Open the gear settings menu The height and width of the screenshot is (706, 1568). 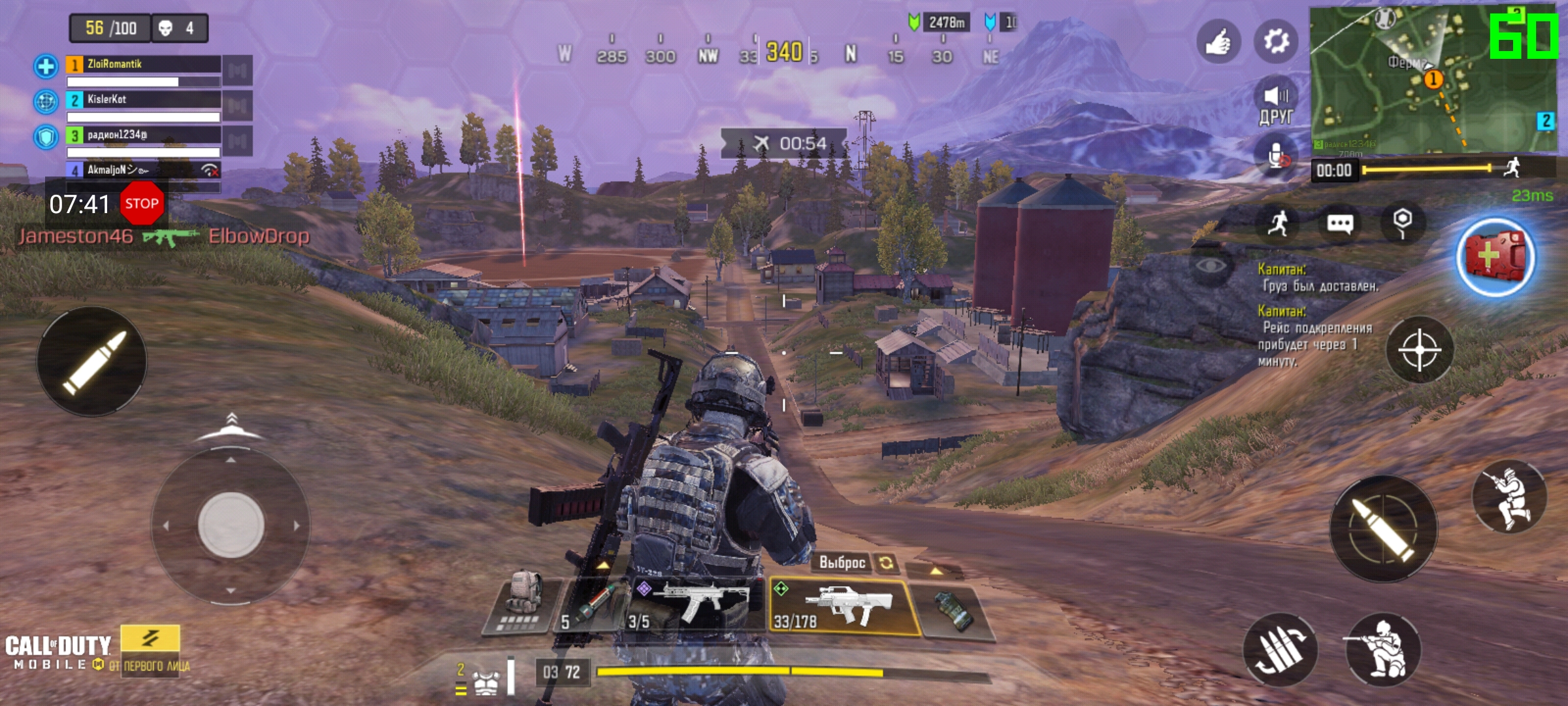click(1275, 42)
